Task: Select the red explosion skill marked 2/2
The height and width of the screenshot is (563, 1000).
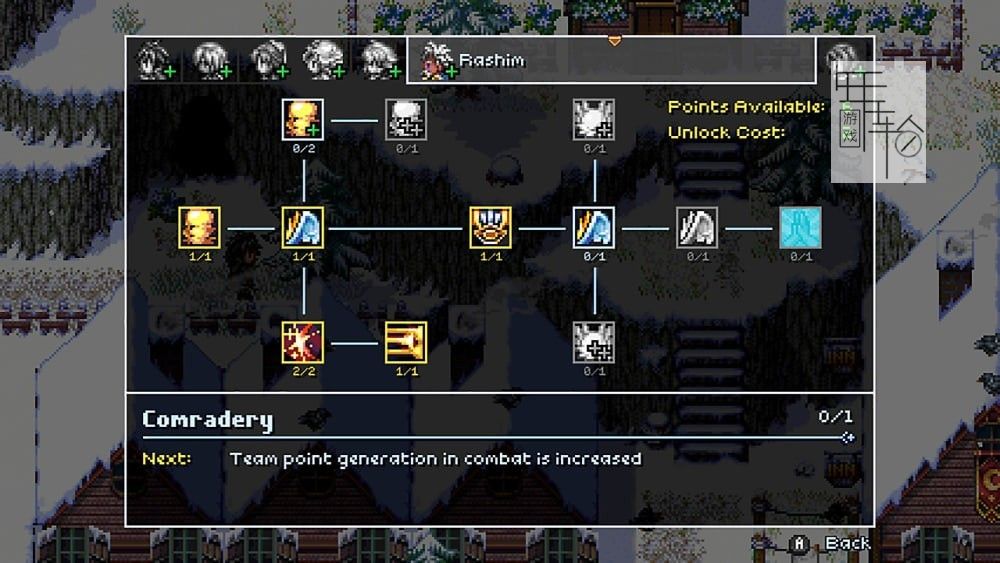Action: pyautogui.click(x=303, y=342)
